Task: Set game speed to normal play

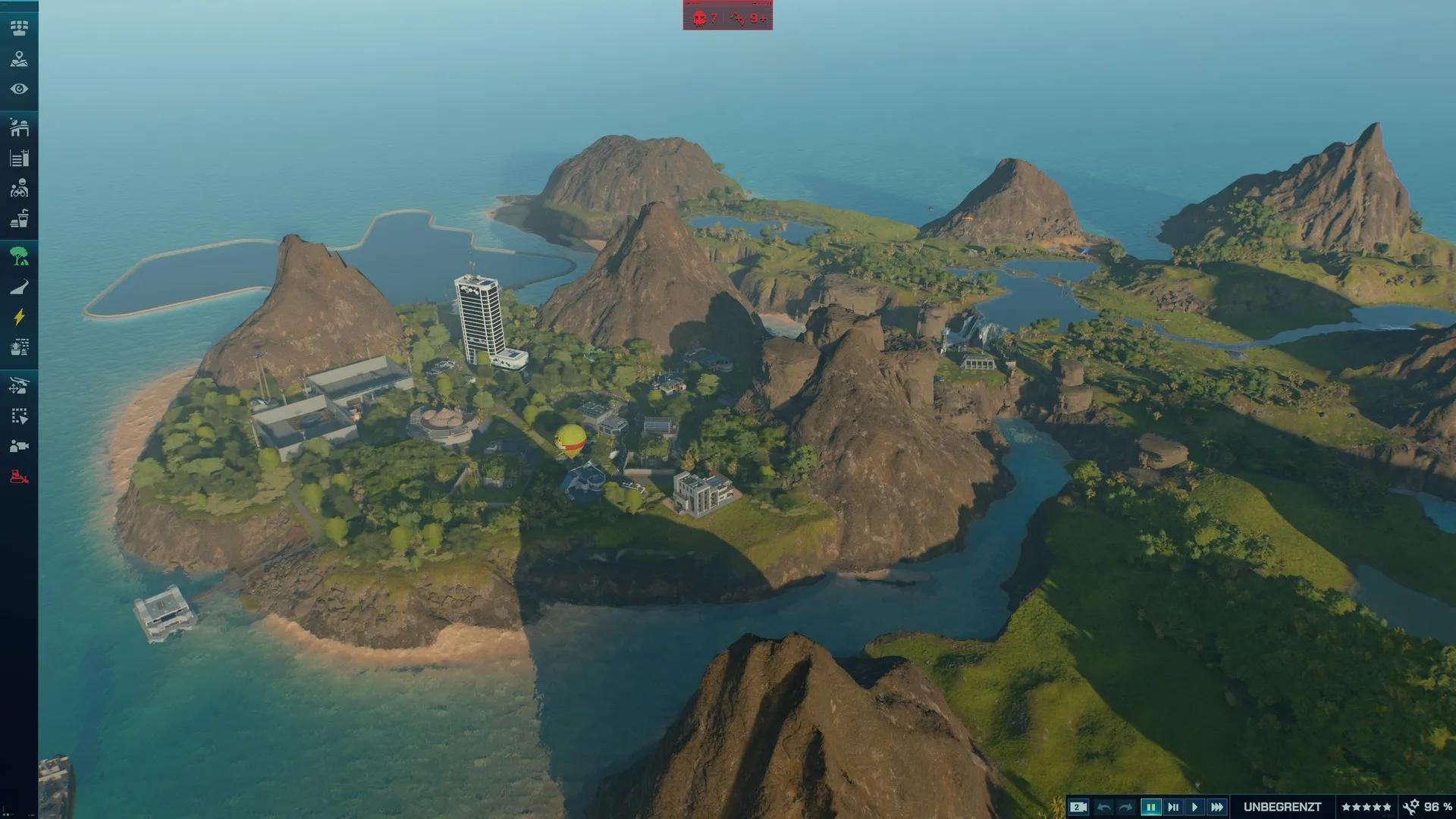Action: coord(1194,807)
